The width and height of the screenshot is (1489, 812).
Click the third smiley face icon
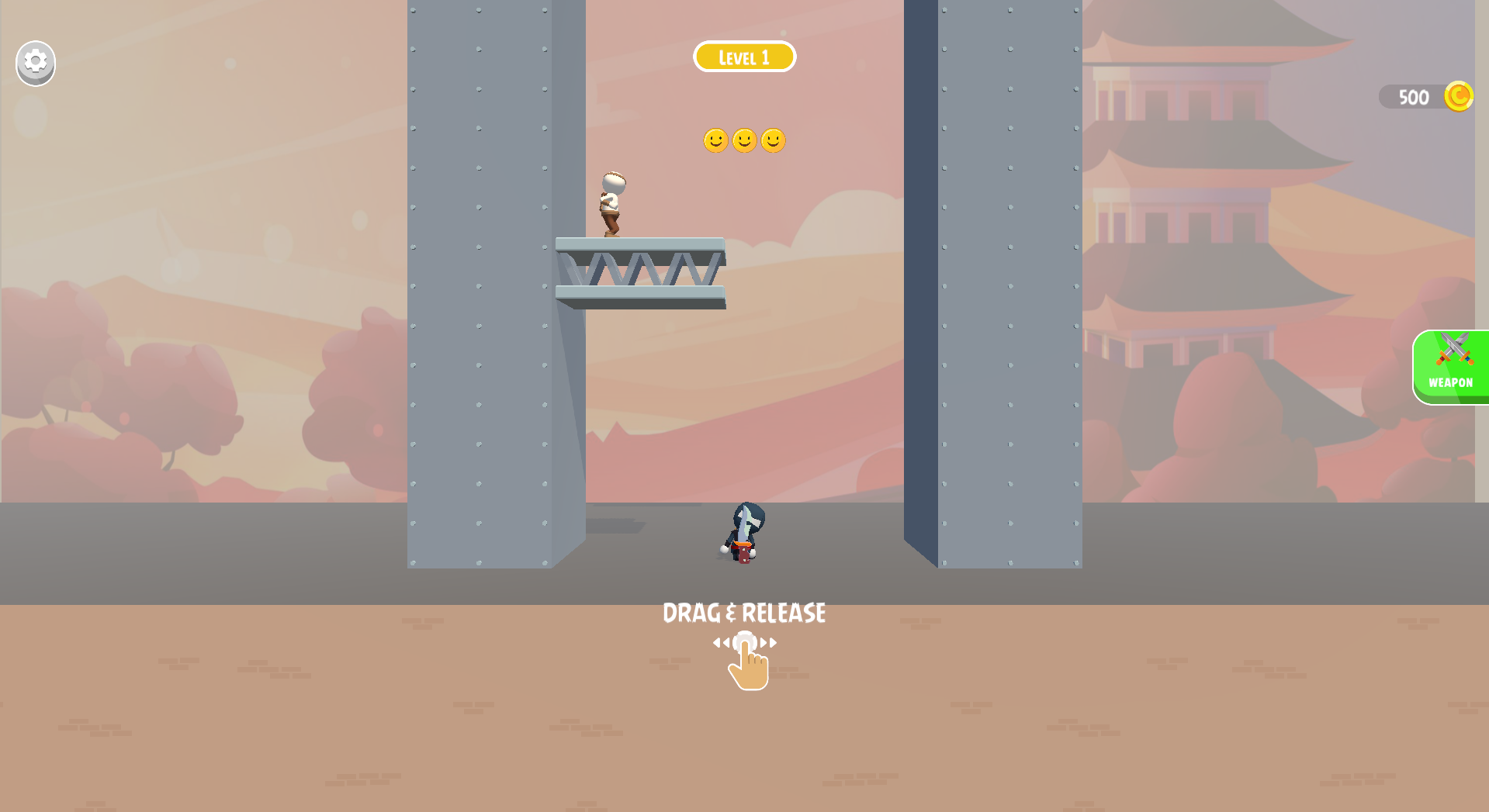(x=773, y=140)
